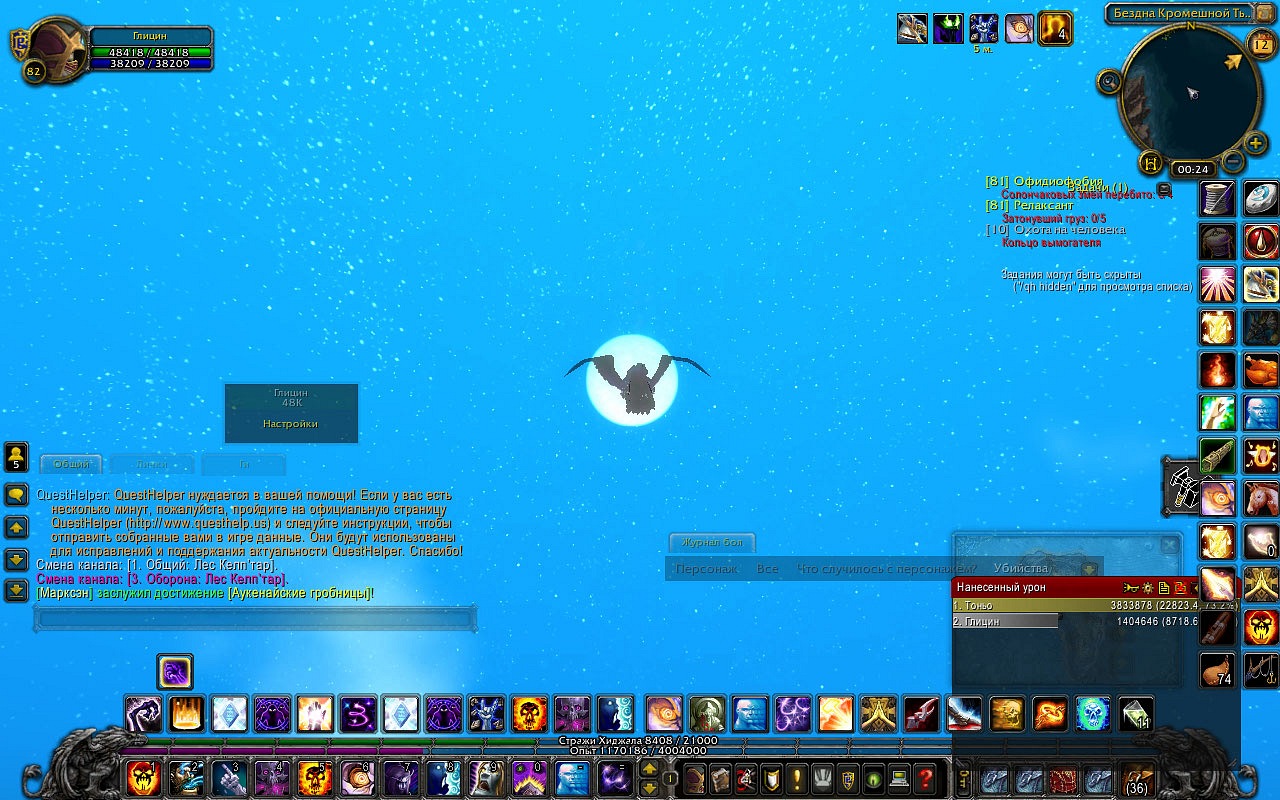Select the Убийства filter in the combat log bar
Image resolution: width=1280 pixels, height=800 pixels.
click(x=1019, y=568)
